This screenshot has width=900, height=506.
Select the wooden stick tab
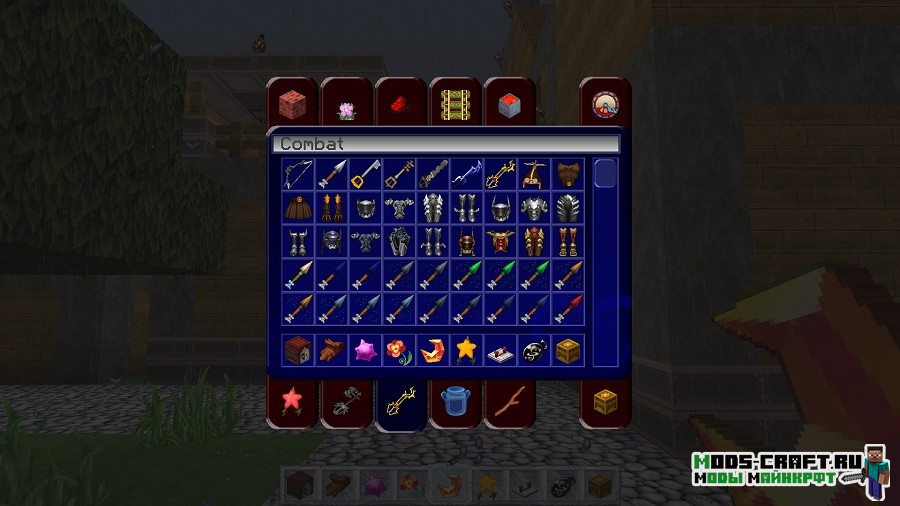tap(509, 402)
